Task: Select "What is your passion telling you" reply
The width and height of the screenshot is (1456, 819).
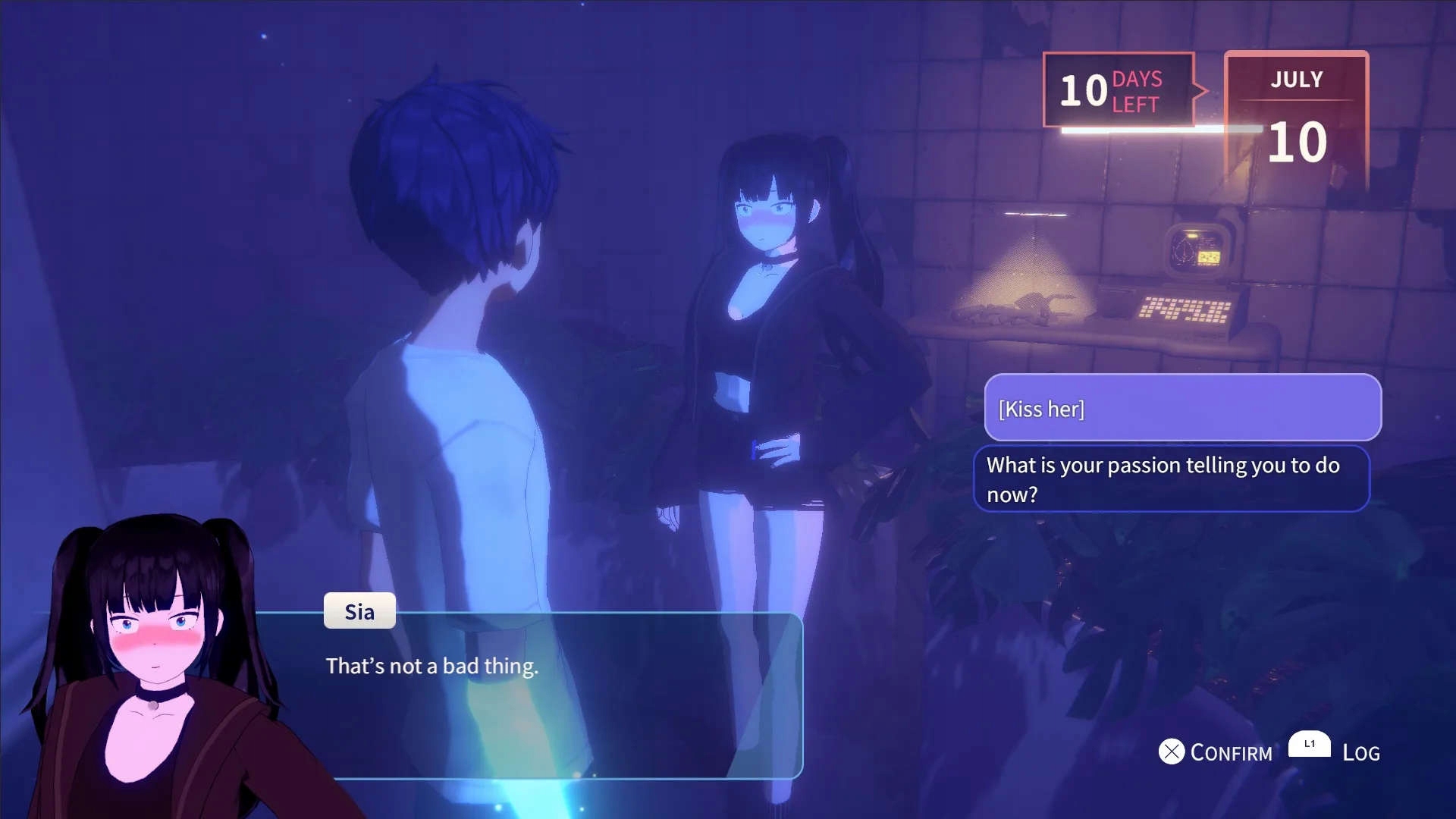Action: point(1172,479)
